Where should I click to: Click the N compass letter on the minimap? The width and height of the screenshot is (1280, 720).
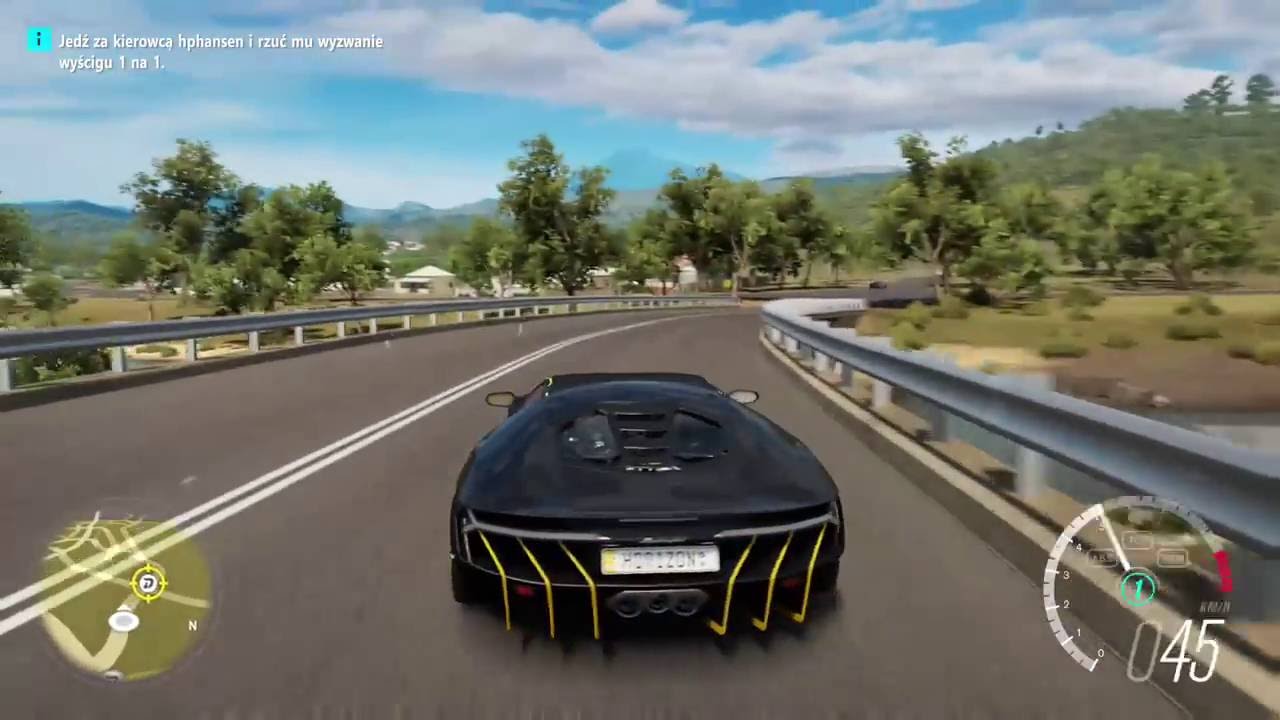coord(192,624)
